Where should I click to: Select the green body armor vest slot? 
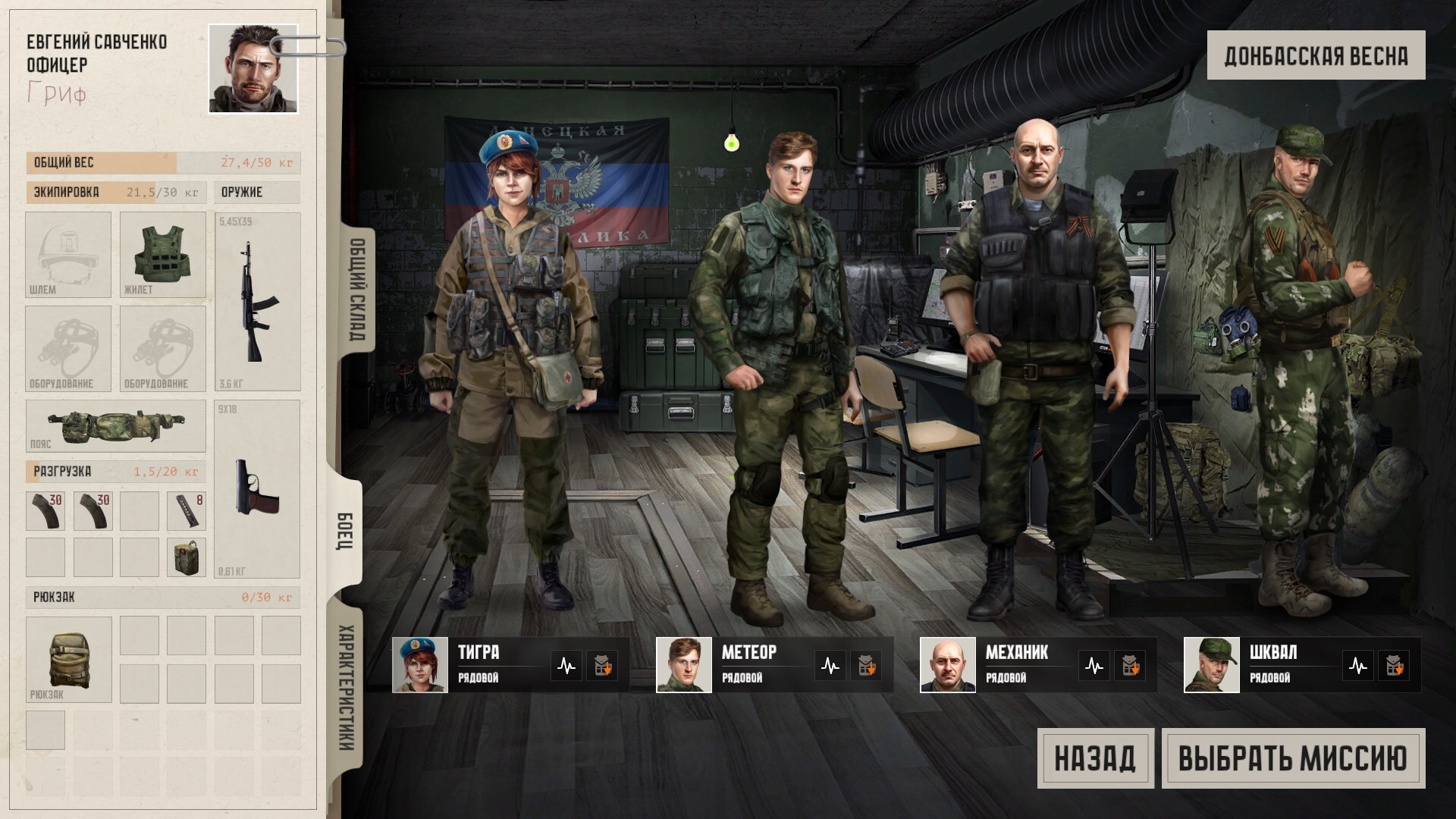[x=162, y=254]
